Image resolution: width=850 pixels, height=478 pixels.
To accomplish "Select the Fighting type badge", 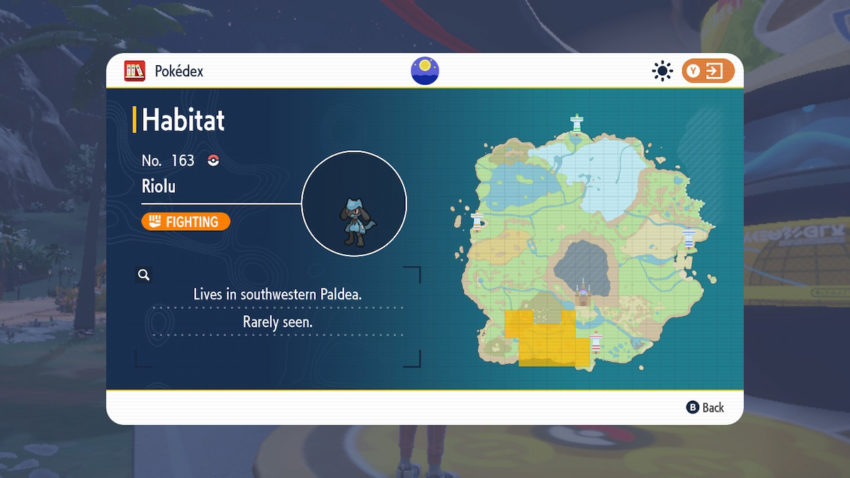I will (x=186, y=221).
